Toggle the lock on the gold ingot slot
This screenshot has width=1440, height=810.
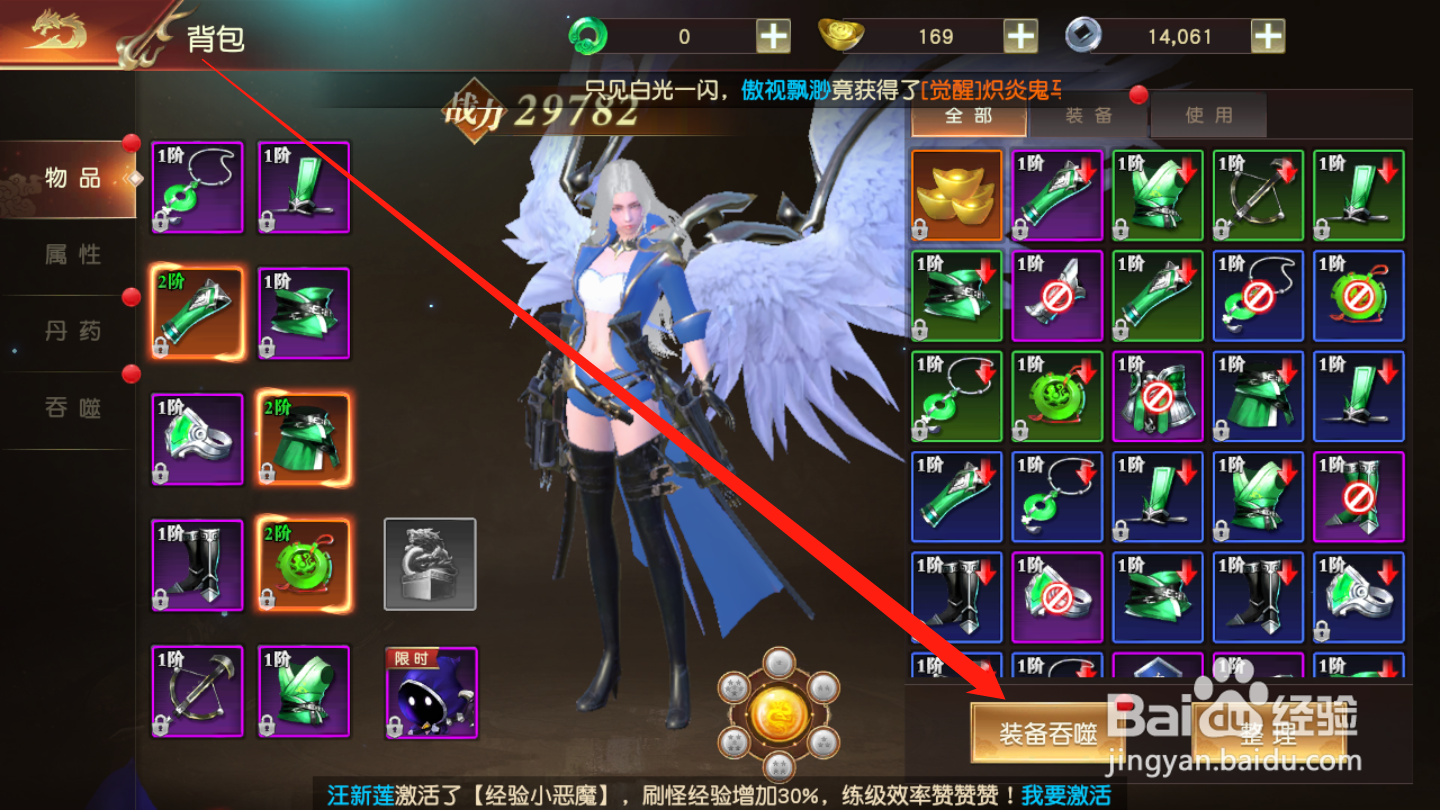[x=921, y=230]
